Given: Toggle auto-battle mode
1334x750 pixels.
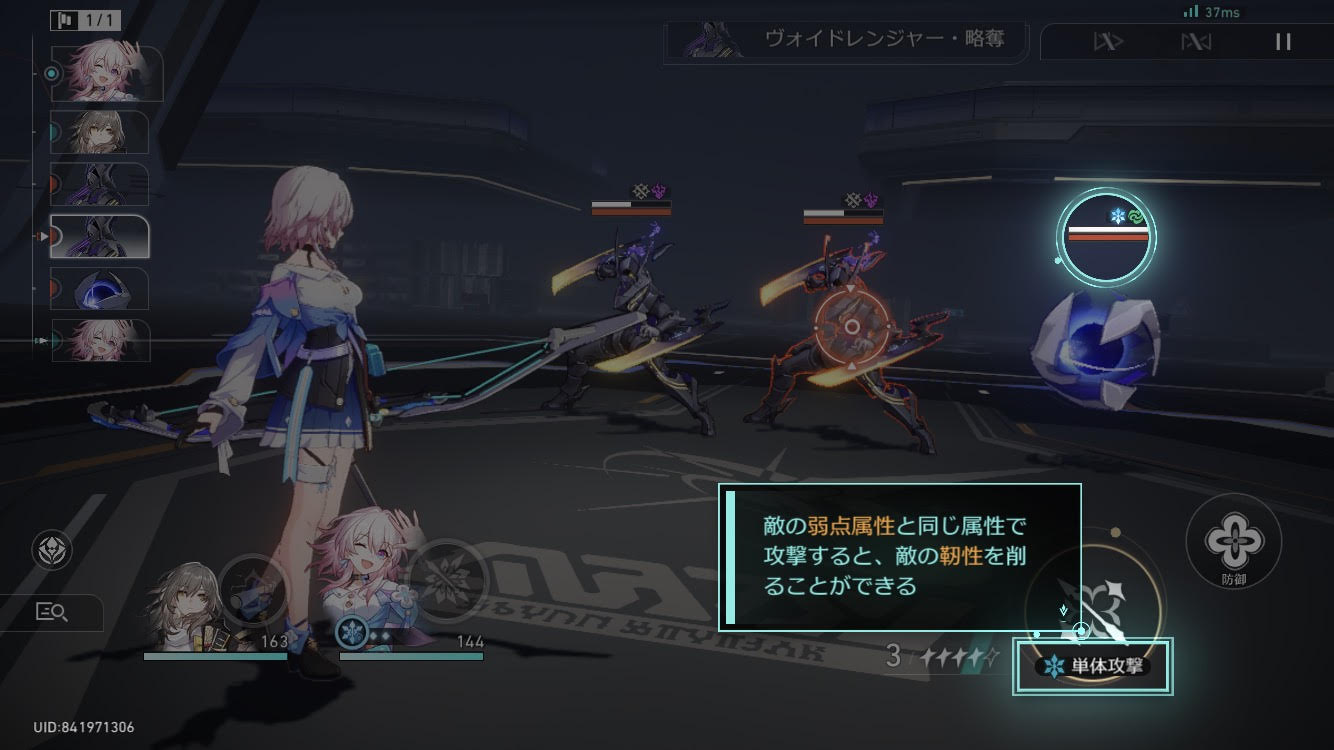Looking at the screenshot, I should click(x=1196, y=42).
